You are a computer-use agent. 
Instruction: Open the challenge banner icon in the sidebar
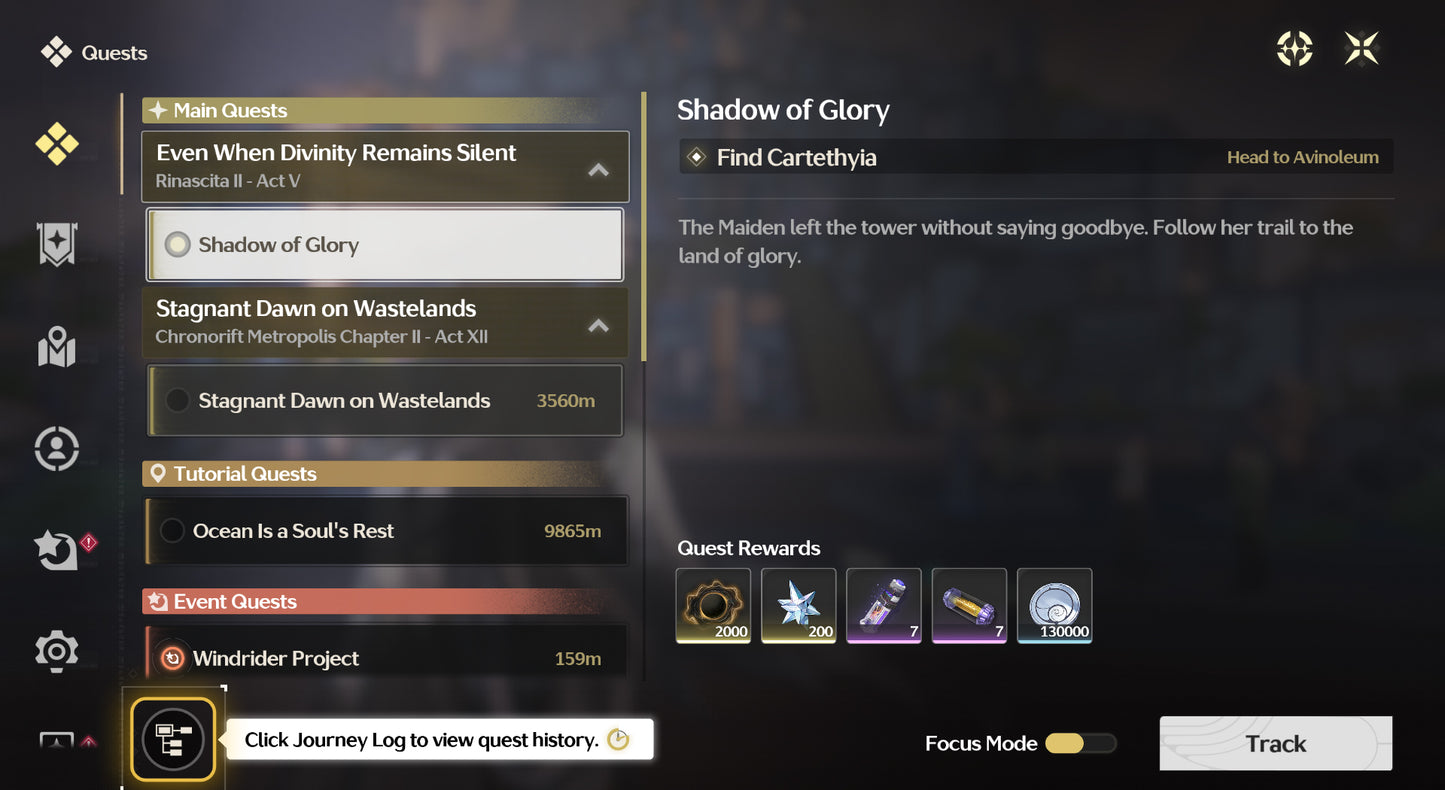[x=57, y=245]
